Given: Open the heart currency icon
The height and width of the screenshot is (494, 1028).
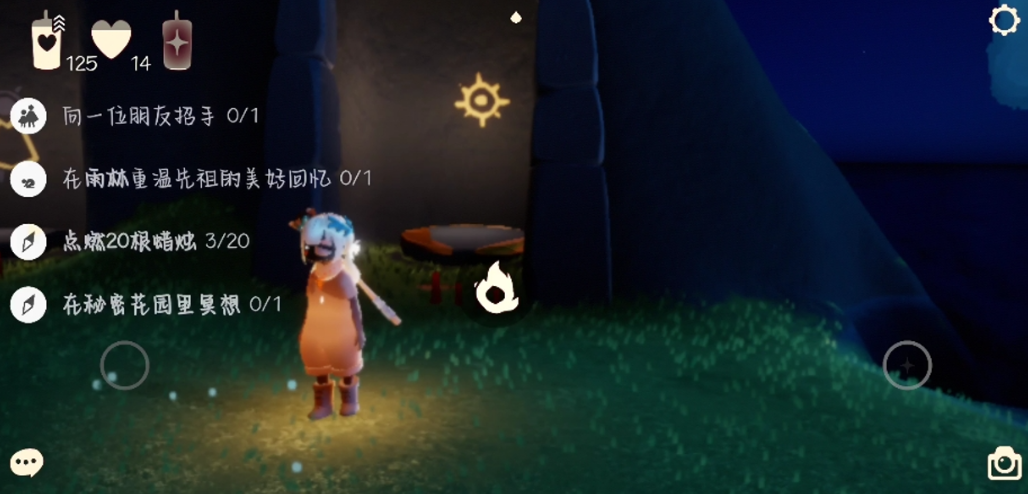Looking at the screenshot, I should [111, 40].
